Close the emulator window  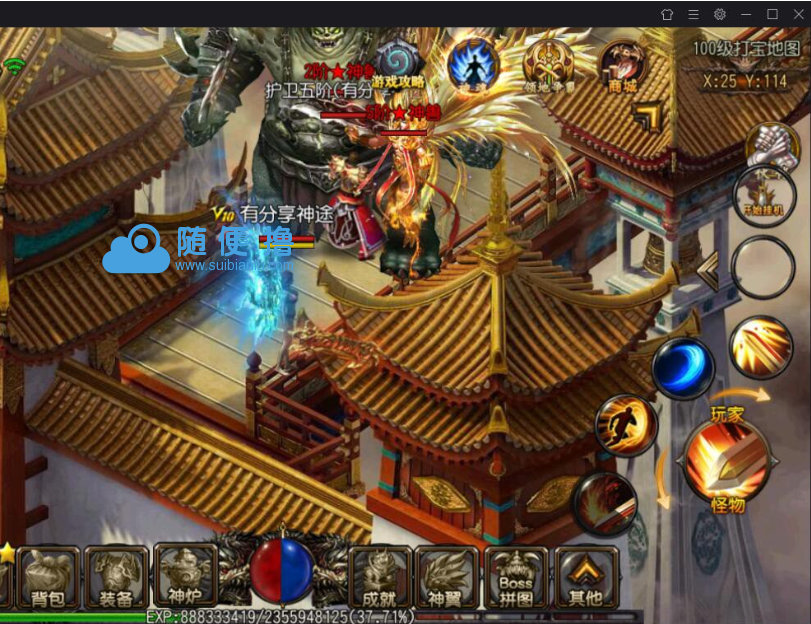798,14
